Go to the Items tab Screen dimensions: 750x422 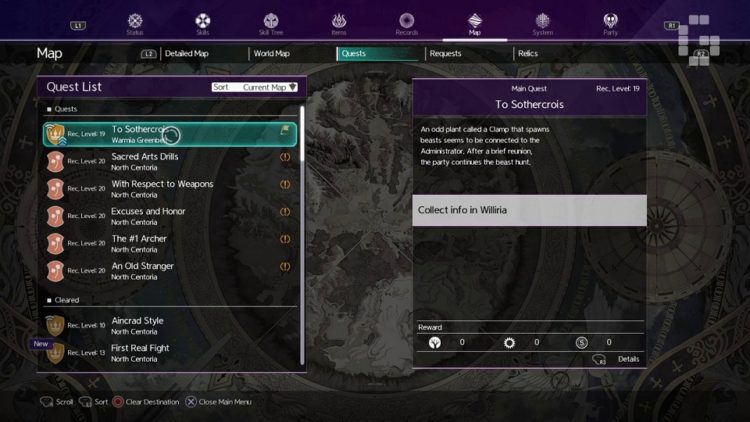[339, 22]
